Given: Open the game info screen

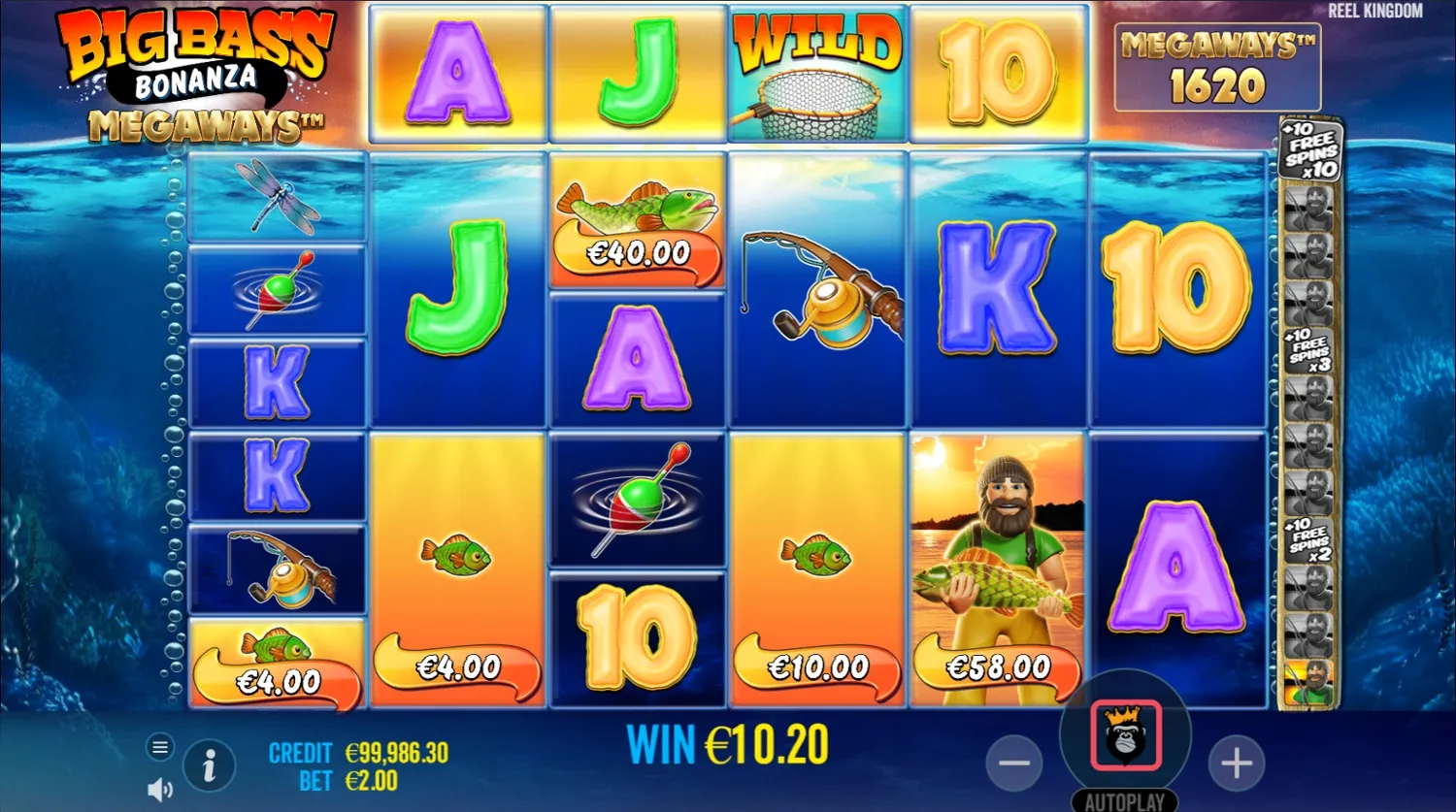Looking at the screenshot, I should [x=210, y=765].
